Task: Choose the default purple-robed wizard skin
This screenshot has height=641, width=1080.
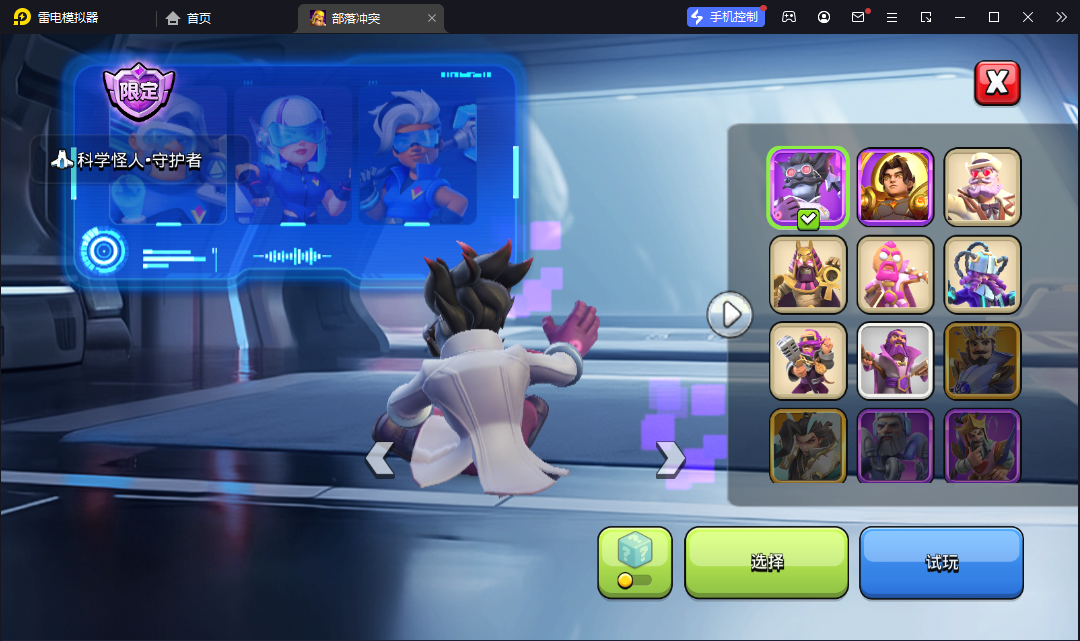Action: click(x=895, y=360)
